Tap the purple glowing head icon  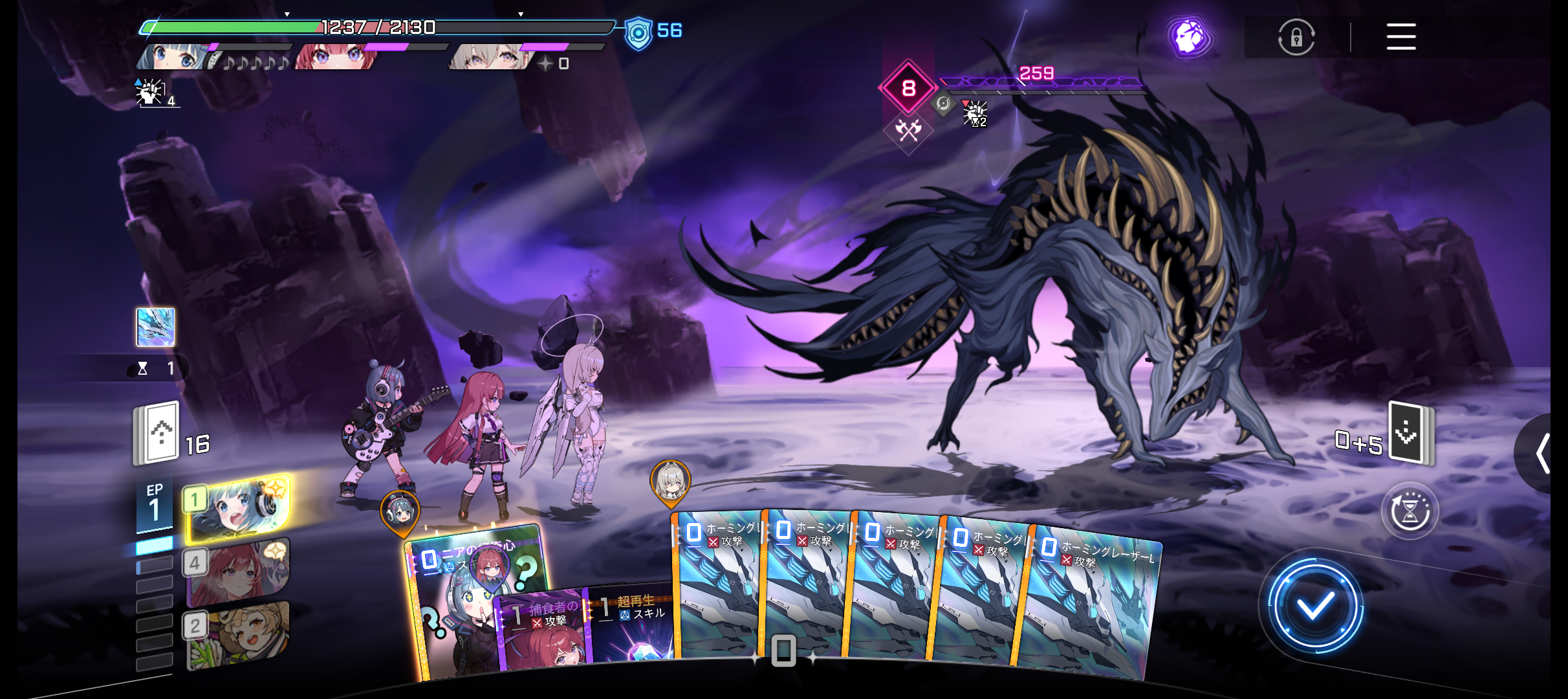(x=1190, y=37)
